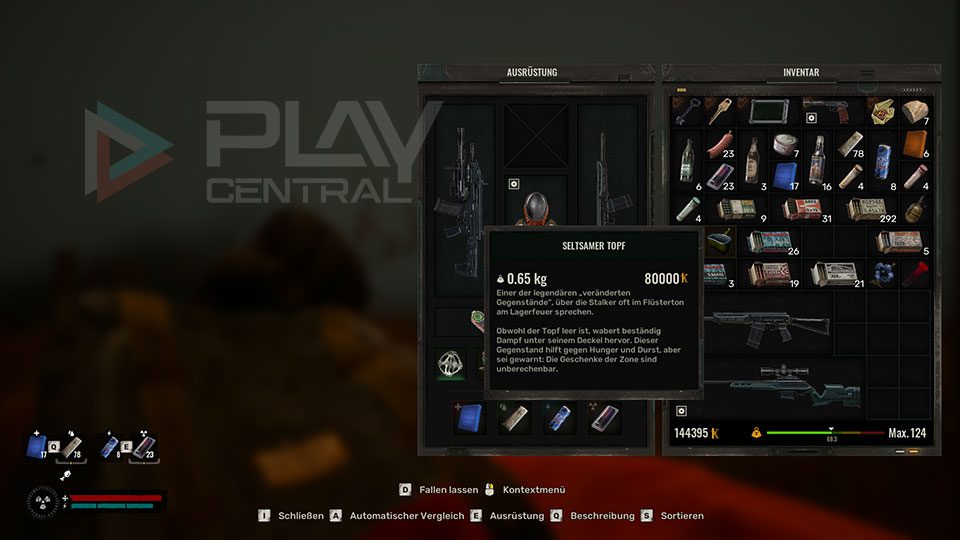Screen dimensions: 960x540
Task: Select the artifact slot with glowing orb
Action: [x=451, y=364]
